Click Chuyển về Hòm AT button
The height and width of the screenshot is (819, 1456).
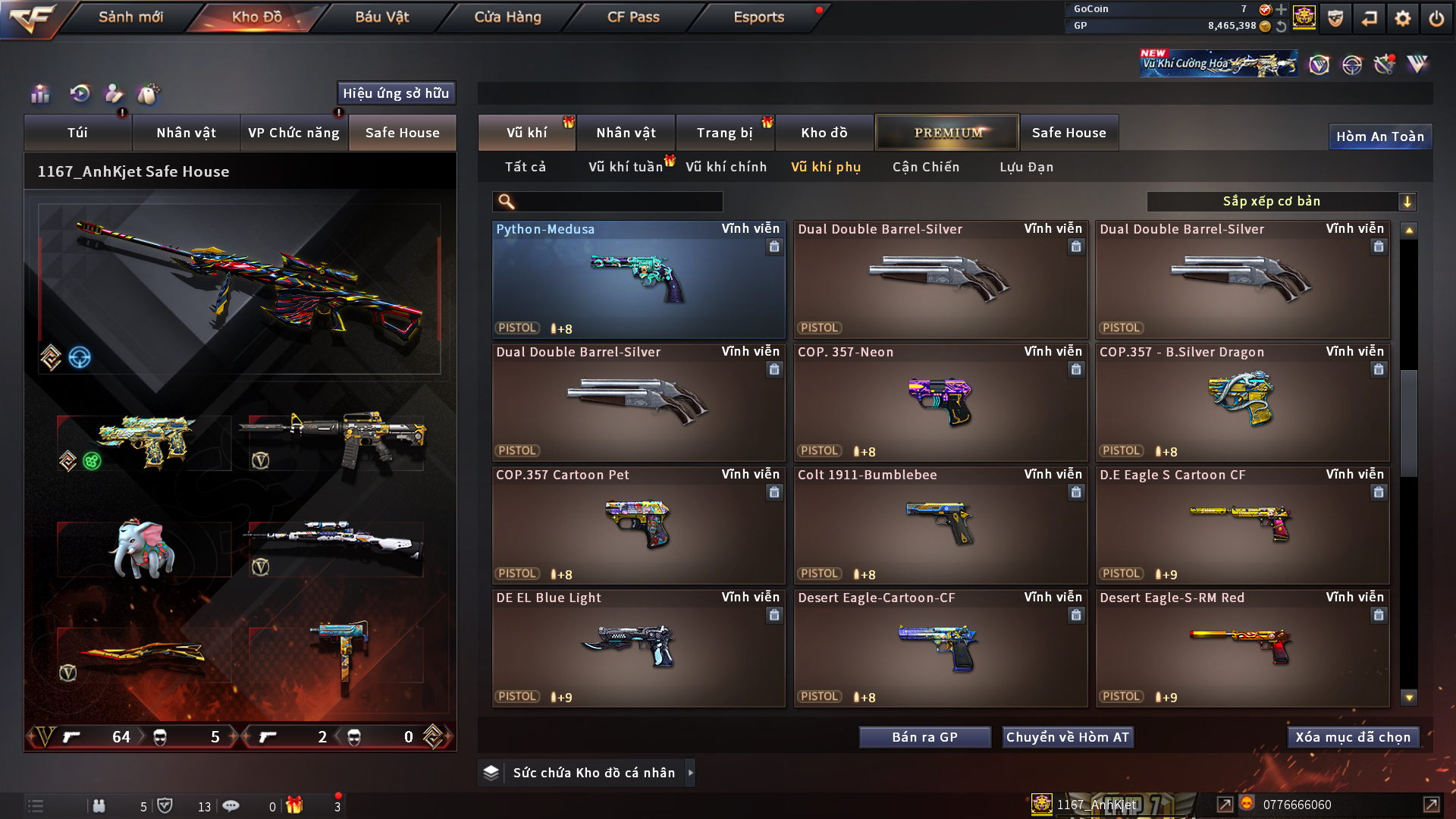click(1067, 737)
